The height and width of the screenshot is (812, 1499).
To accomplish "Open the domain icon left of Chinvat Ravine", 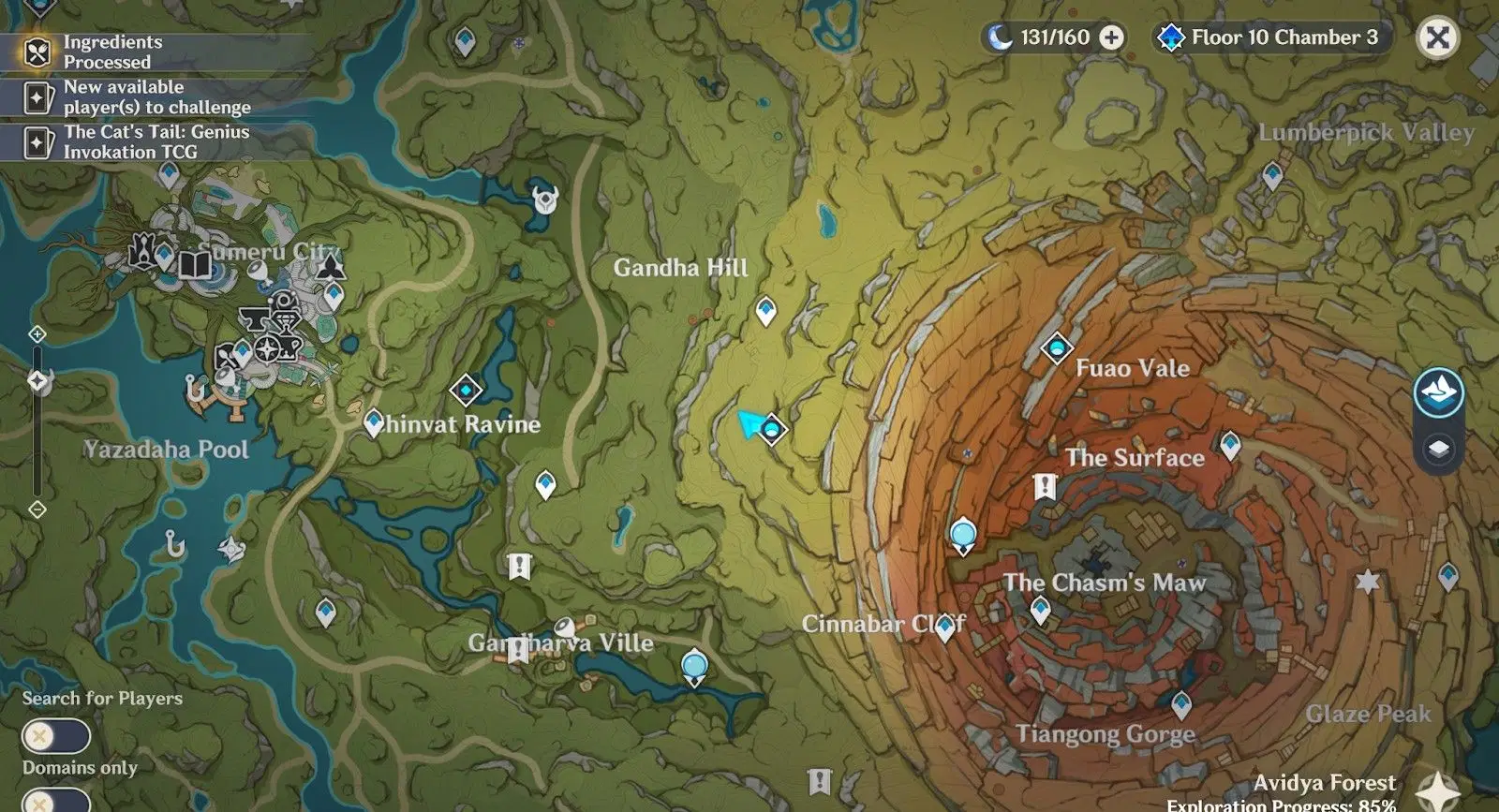I will [466, 388].
